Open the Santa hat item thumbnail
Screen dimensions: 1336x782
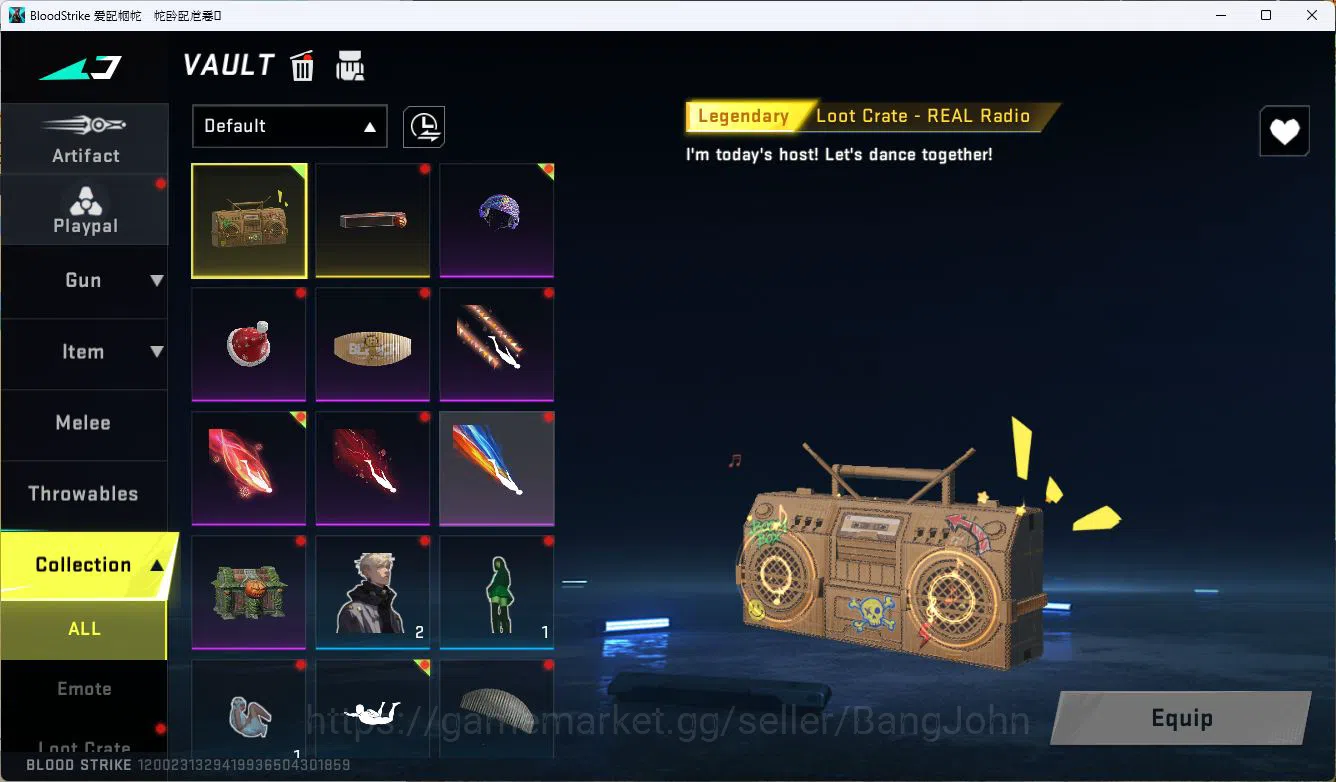249,344
